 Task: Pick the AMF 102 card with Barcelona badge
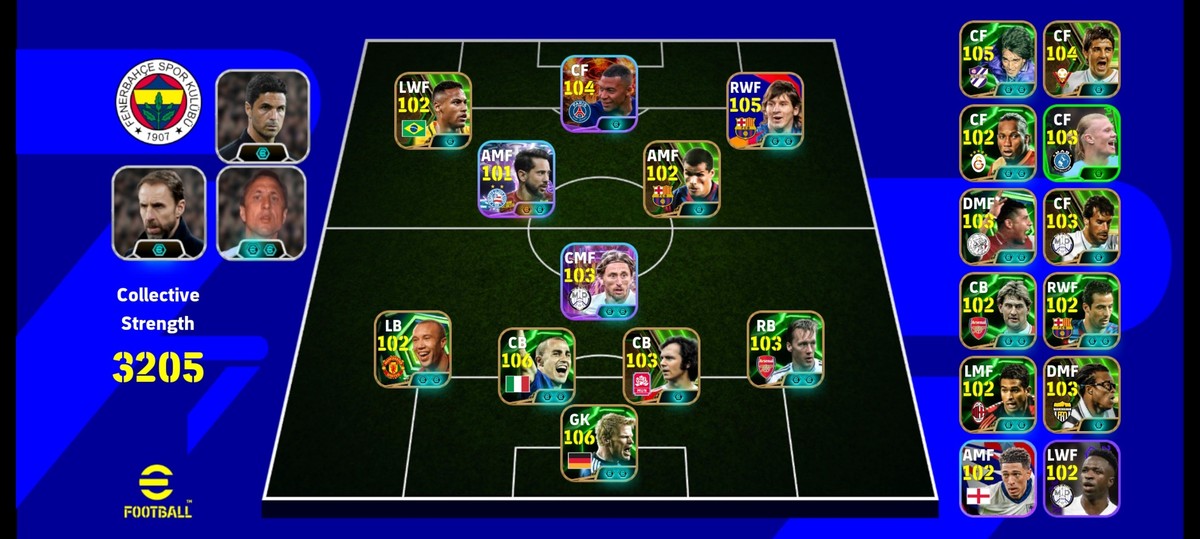(x=681, y=179)
